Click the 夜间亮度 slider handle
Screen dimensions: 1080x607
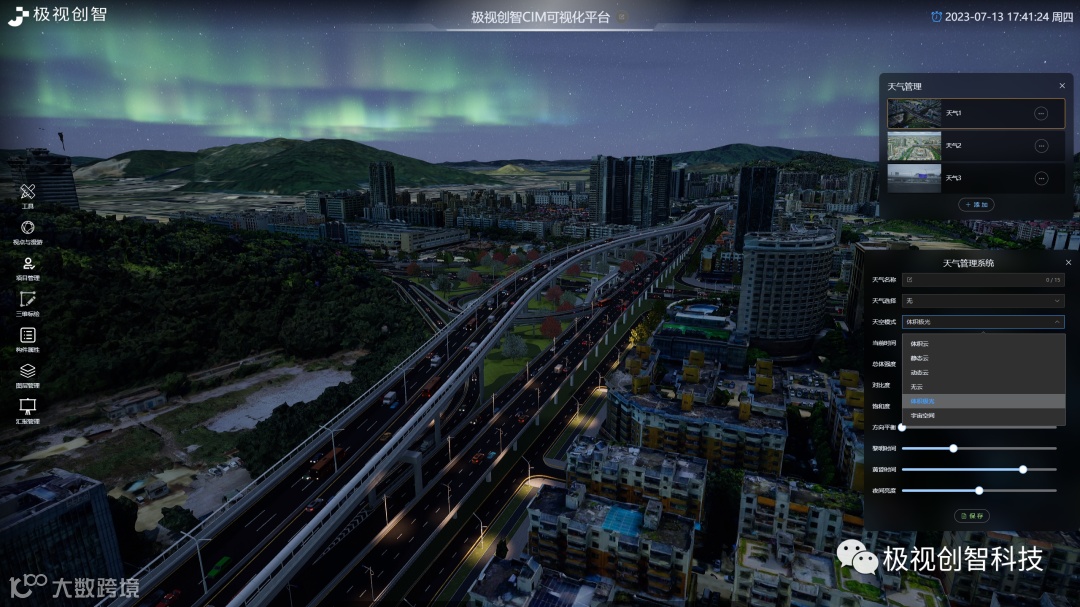[979, 490]
